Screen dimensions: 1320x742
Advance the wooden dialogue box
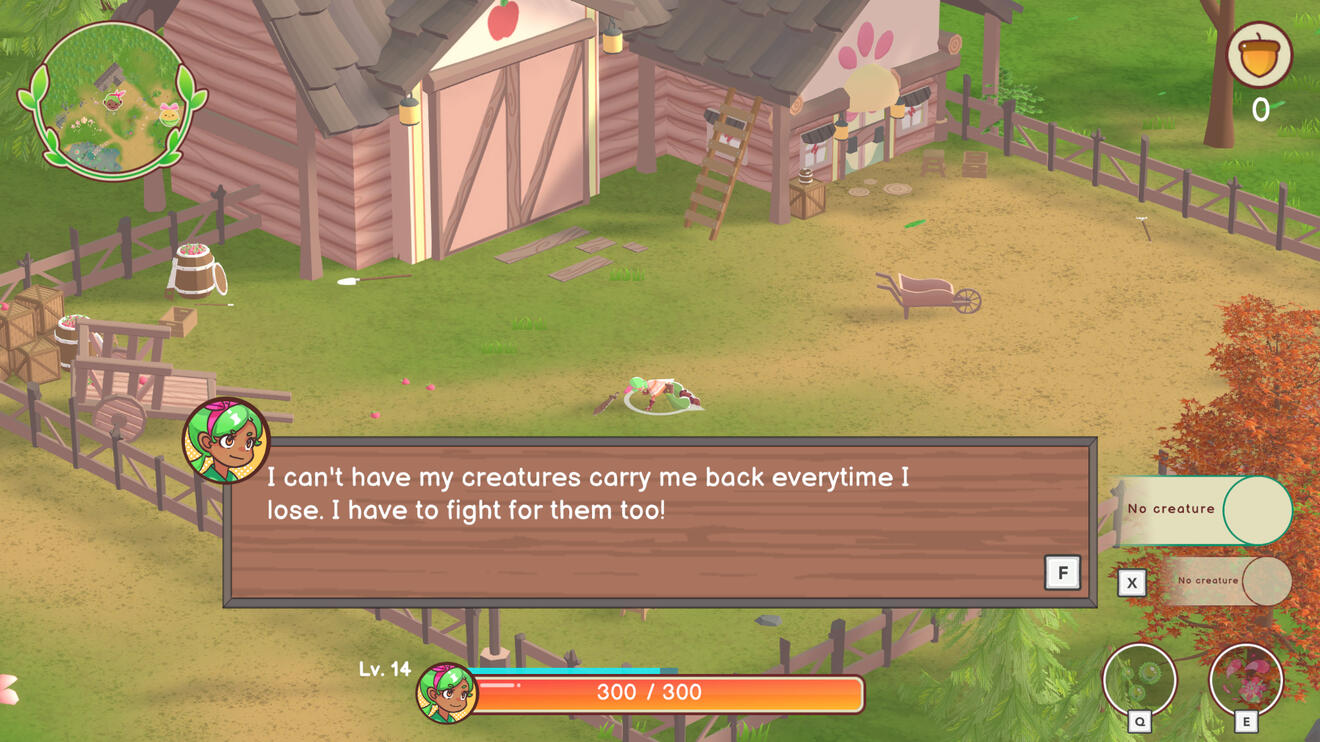1062,573
